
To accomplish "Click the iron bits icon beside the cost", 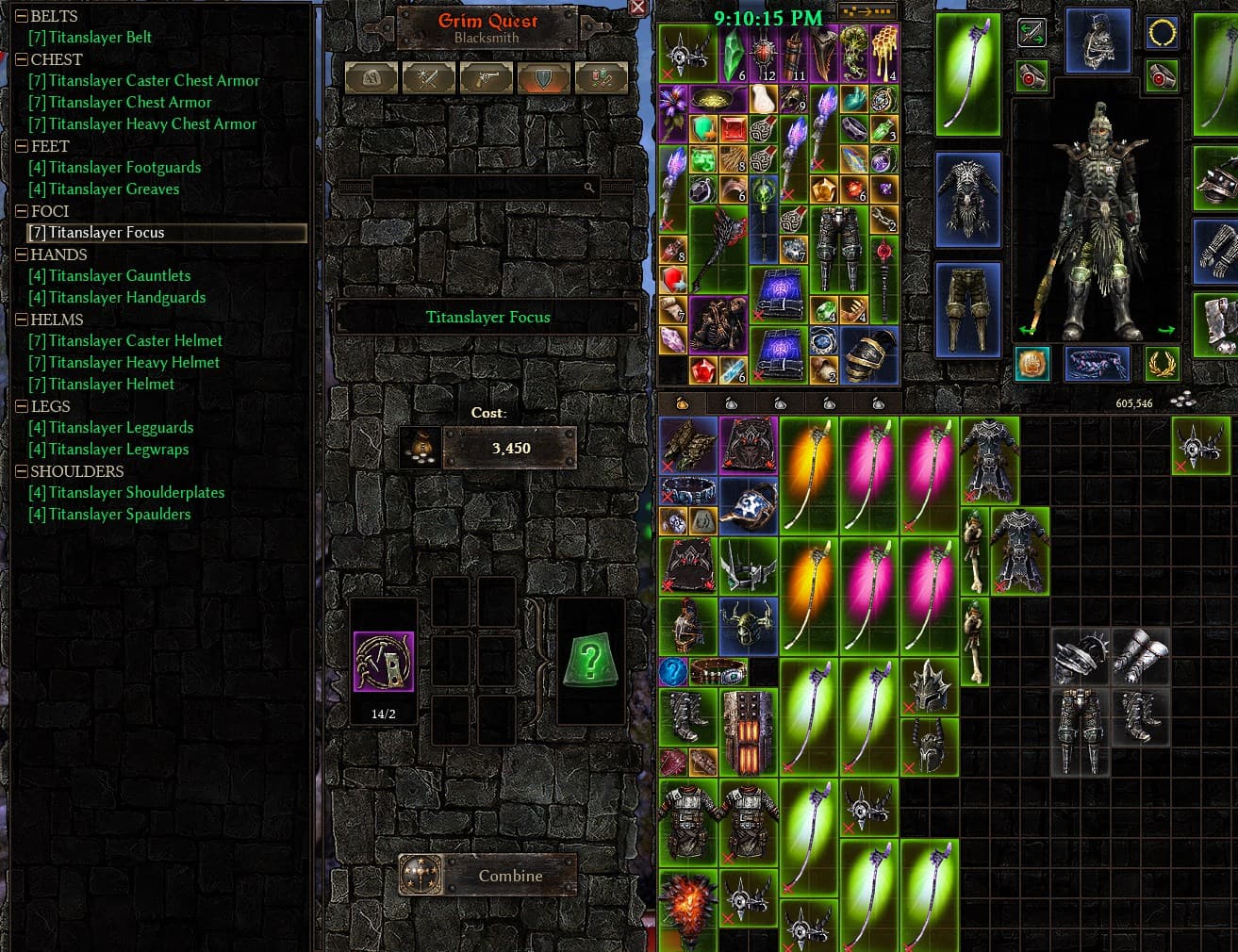I will [420, 448].
